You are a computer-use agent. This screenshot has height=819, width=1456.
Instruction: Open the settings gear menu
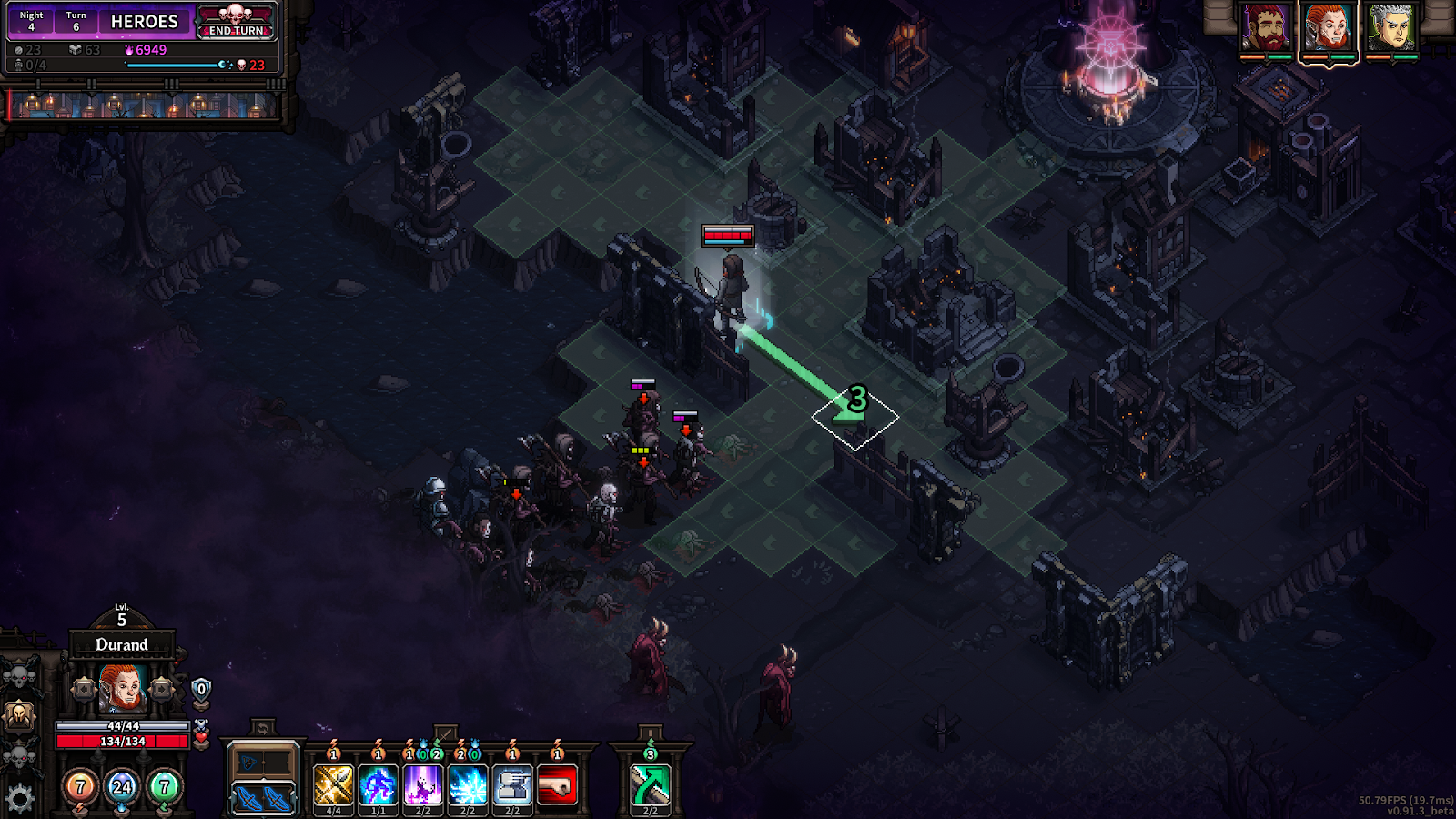pos(19,799)
